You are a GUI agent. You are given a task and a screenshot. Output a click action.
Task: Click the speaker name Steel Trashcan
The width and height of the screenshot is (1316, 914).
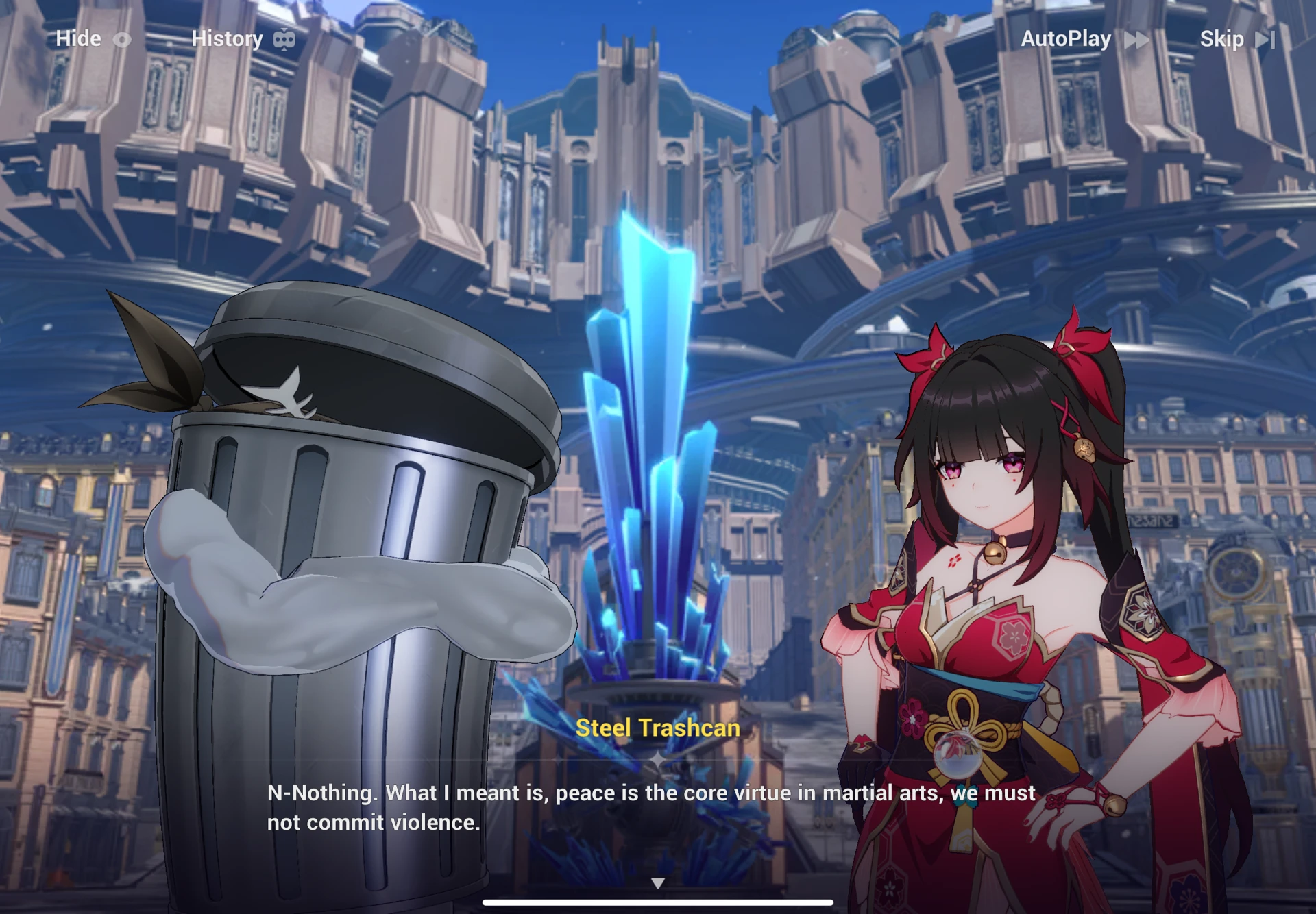point(658,728)
